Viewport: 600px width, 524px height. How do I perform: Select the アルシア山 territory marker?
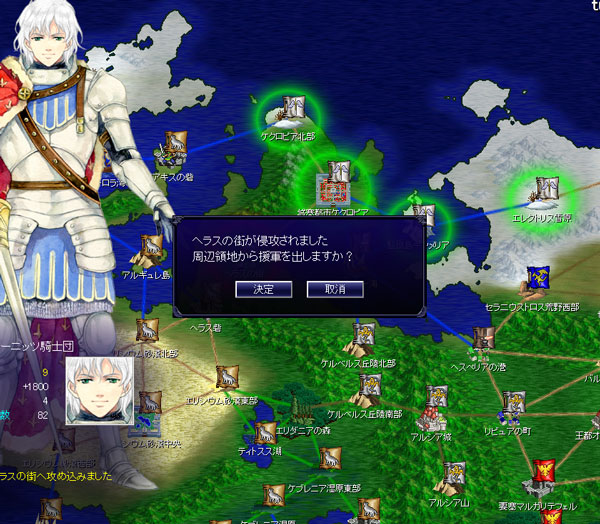click(455, 472)
